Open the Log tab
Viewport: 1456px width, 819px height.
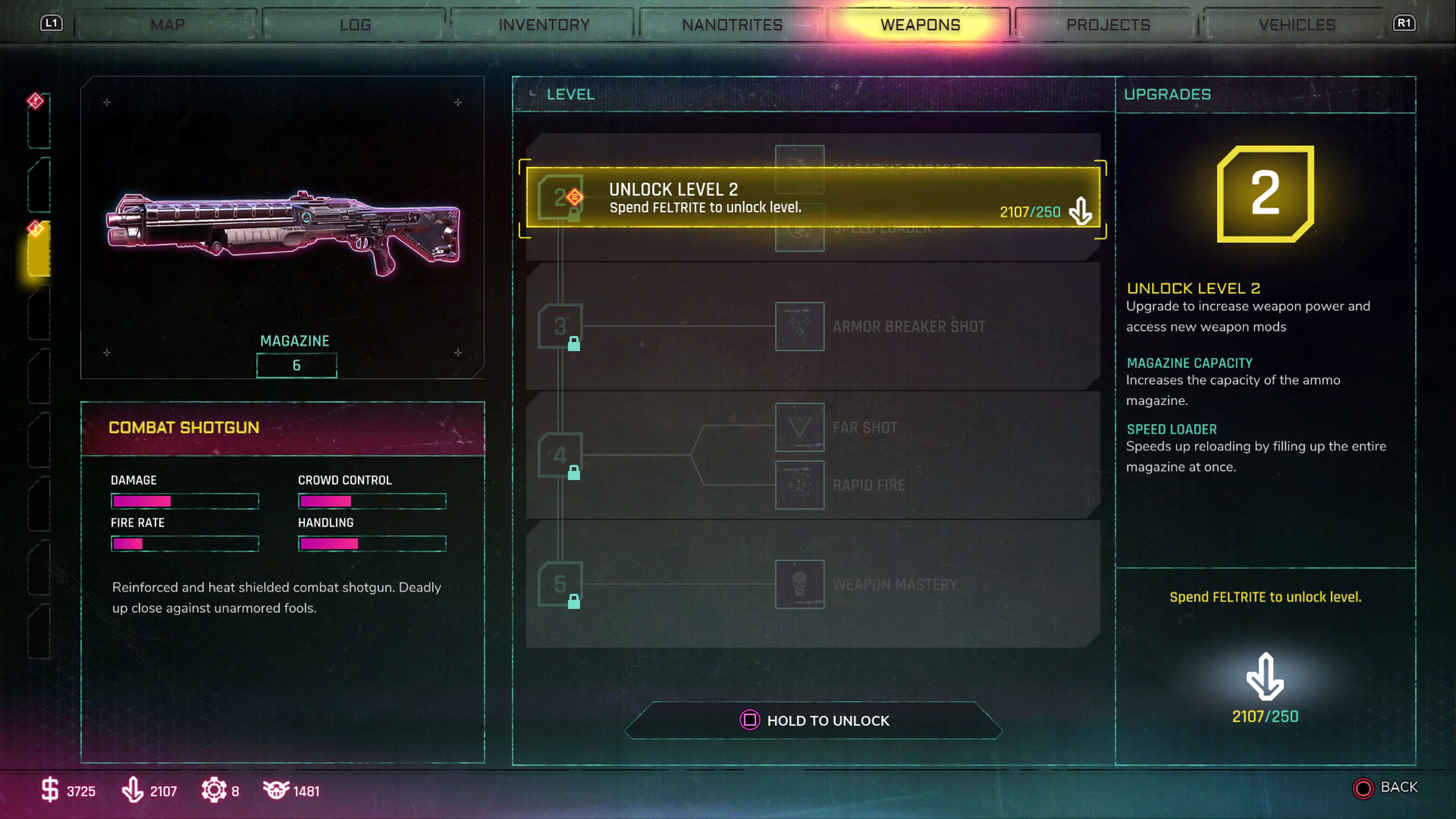[355, 25]
